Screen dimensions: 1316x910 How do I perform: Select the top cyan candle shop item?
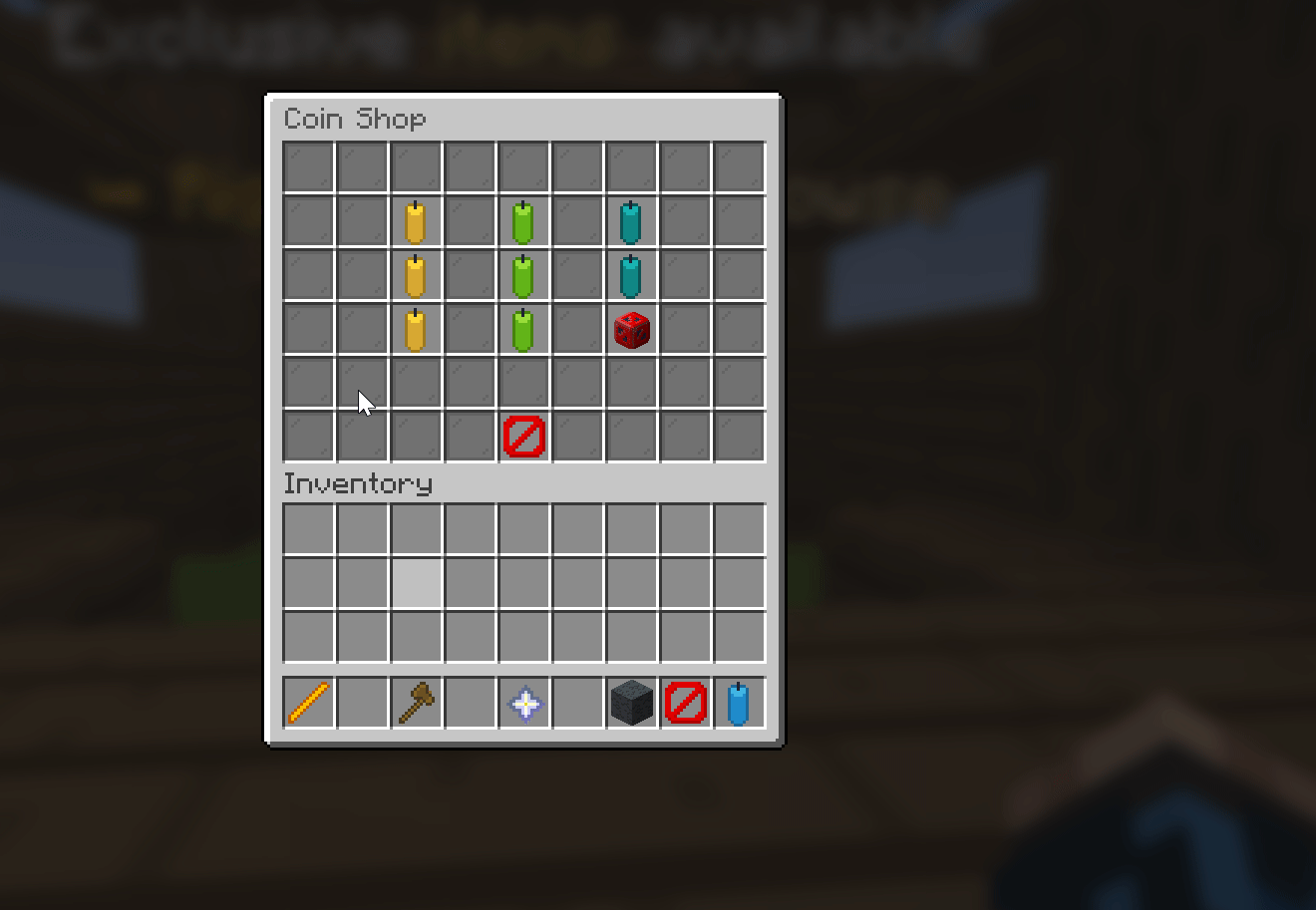point(631,221)
